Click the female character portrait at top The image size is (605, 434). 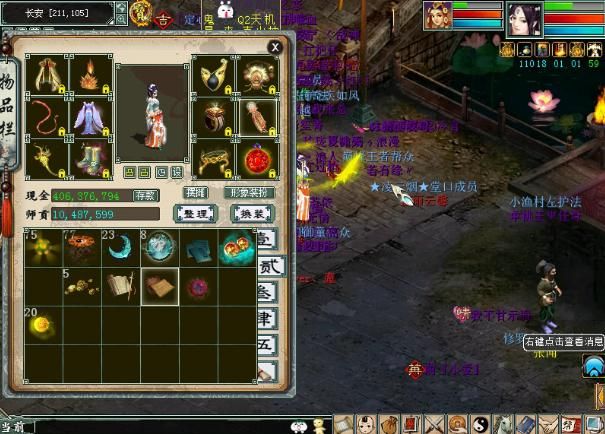pos(523,18)
